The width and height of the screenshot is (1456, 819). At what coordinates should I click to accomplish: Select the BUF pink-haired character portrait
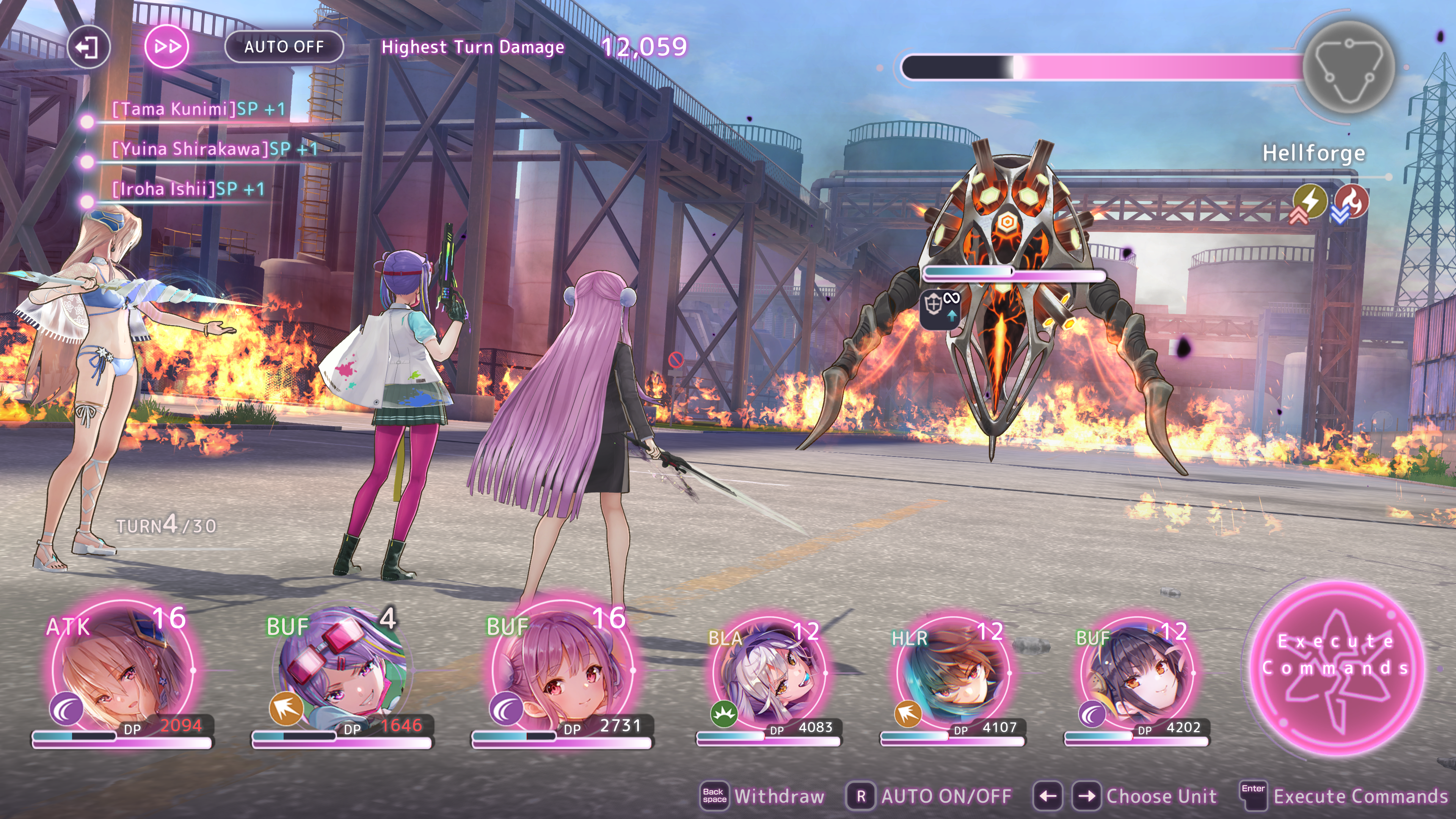point(562,670)
